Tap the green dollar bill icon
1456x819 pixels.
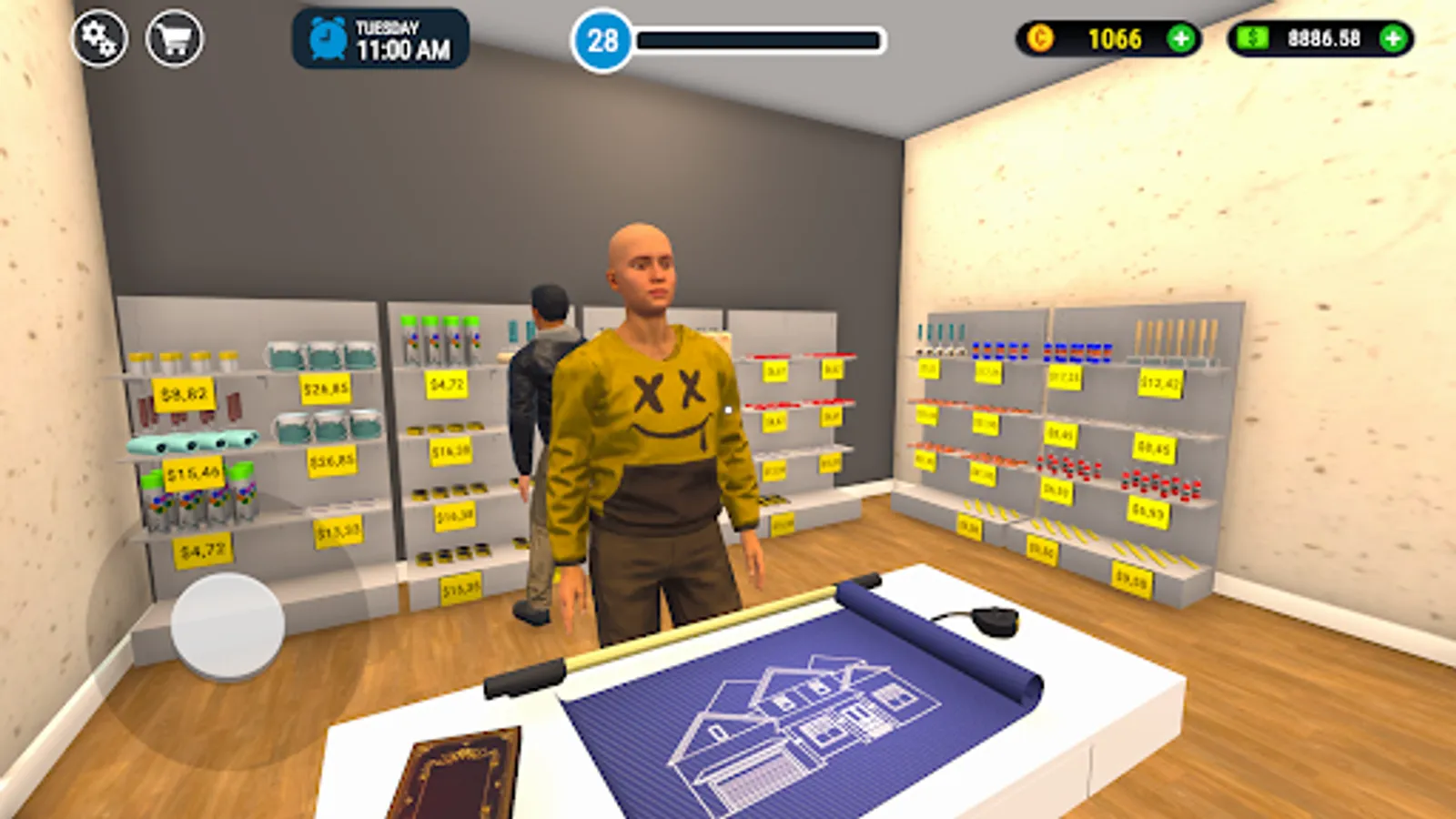1253,38
